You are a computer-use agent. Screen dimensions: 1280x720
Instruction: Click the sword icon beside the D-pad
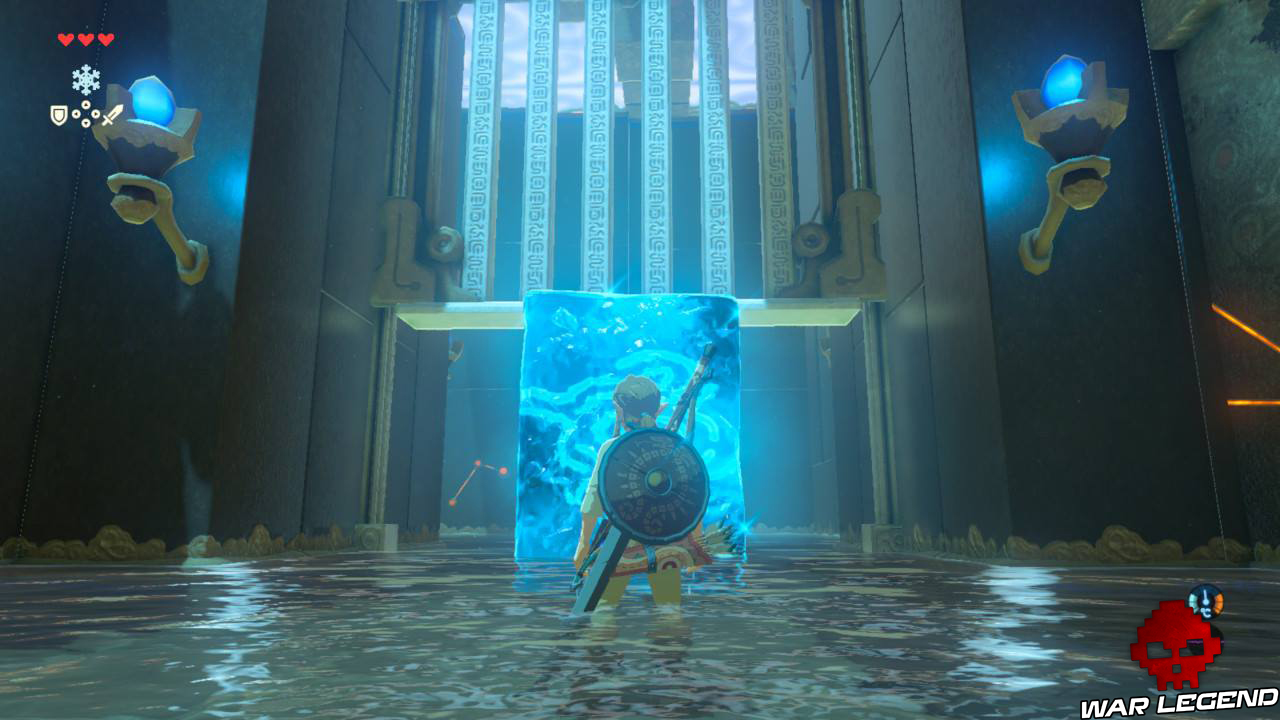[x=112, y=116]
